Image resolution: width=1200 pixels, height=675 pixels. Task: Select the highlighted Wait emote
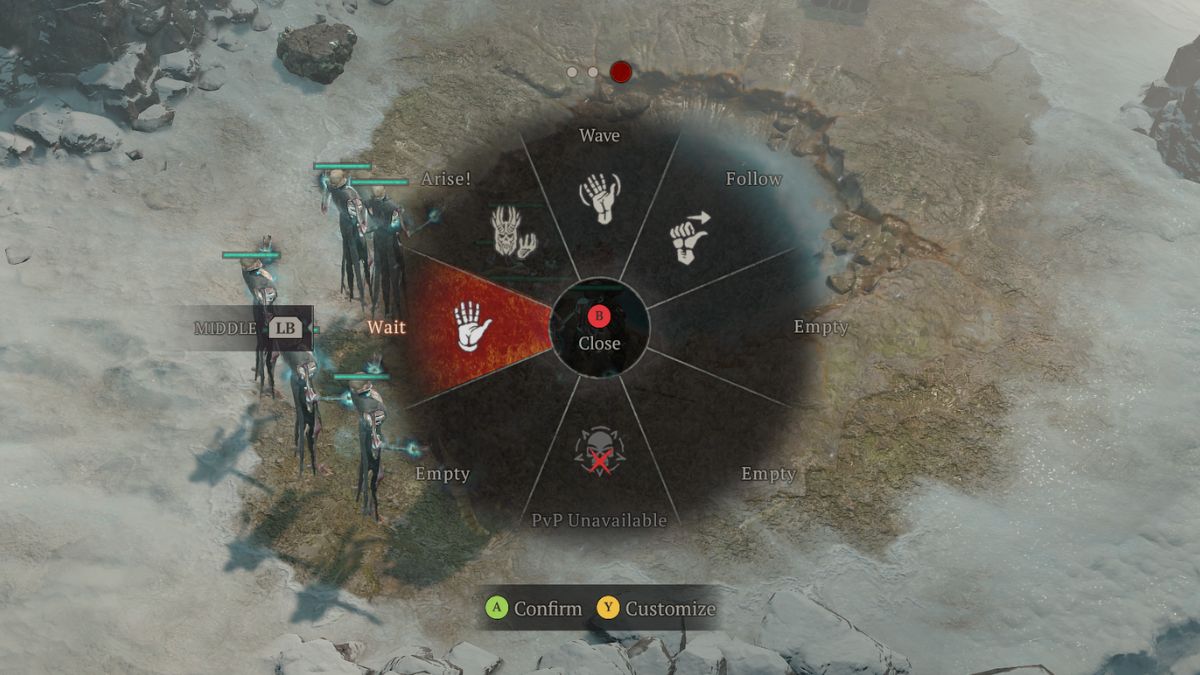pyautogui.click(x=473, y=326)
